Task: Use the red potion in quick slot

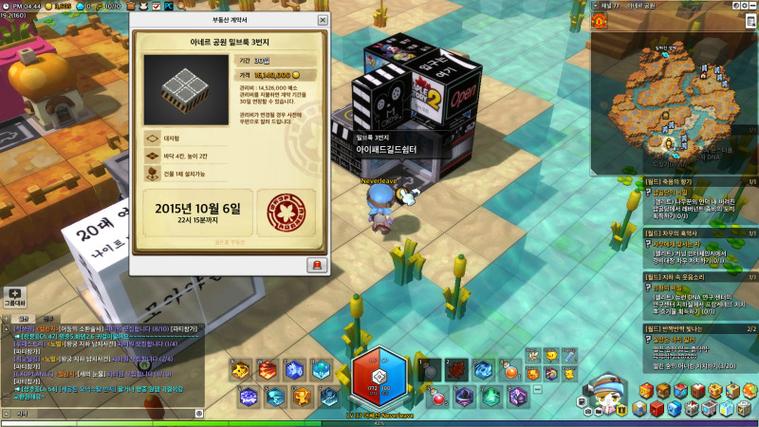Action: tap(439, 397)
